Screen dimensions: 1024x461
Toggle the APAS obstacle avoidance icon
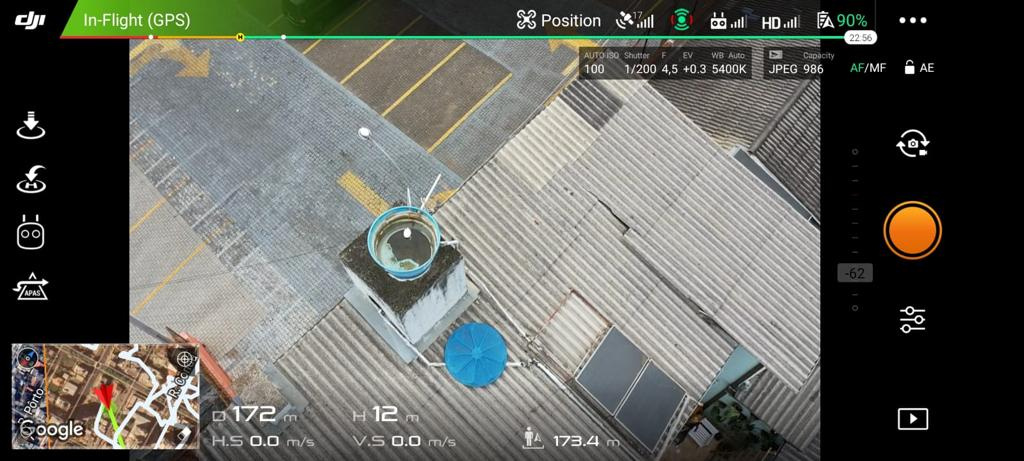[x=32, y=287]
